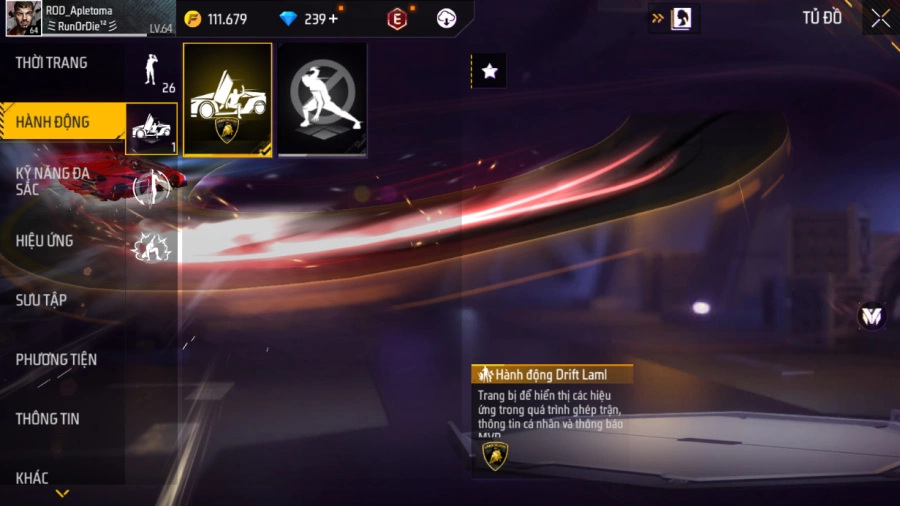Tap the round M emblem button
900x506 pixels.
click(x=872, y=316)
